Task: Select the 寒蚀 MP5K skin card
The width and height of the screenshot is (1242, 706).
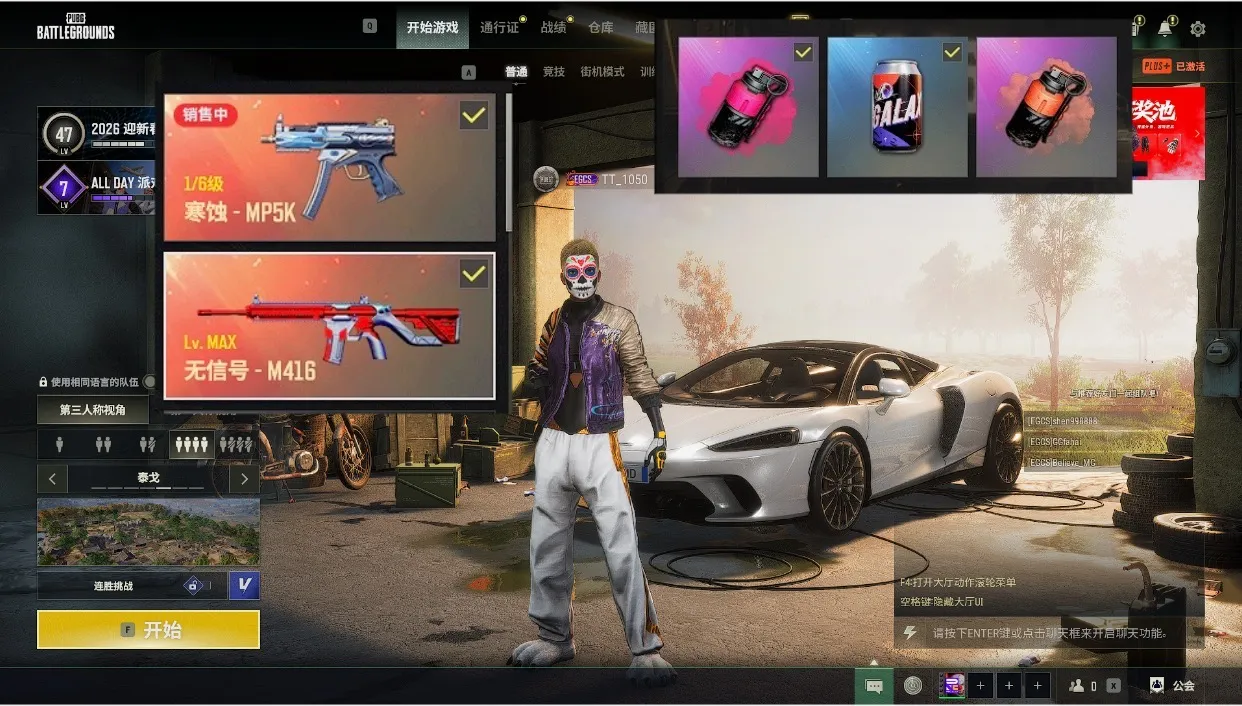Action: coord(330,168)
